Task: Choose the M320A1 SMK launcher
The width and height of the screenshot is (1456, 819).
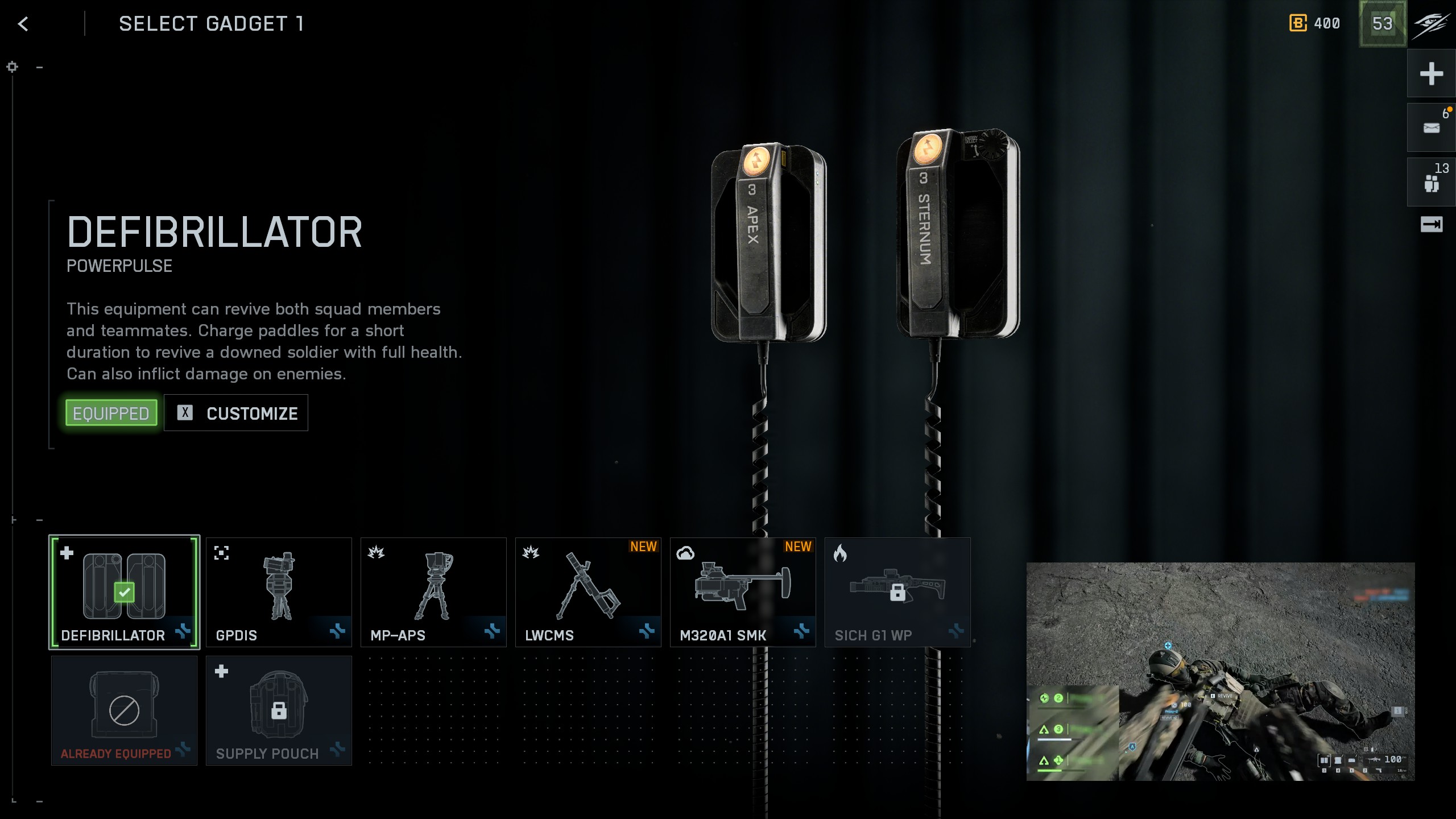Action: coord(743,592)
